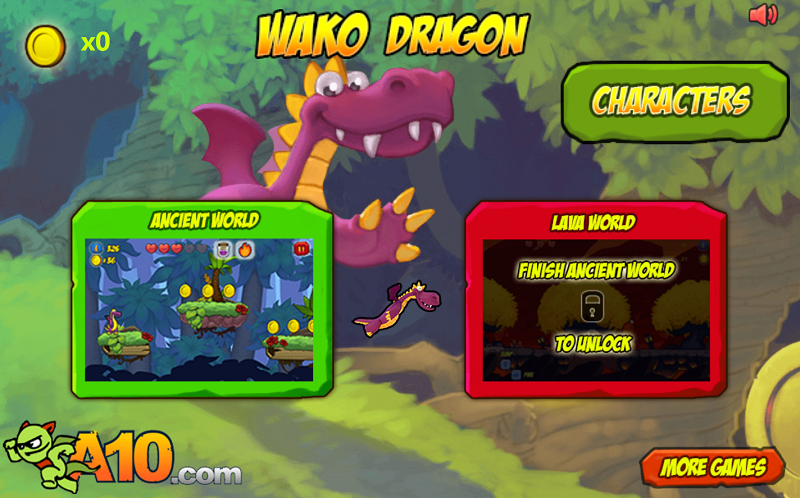Open the Characters menu
The height and width of the screenshot is (498, 800).
click(674, 101)
